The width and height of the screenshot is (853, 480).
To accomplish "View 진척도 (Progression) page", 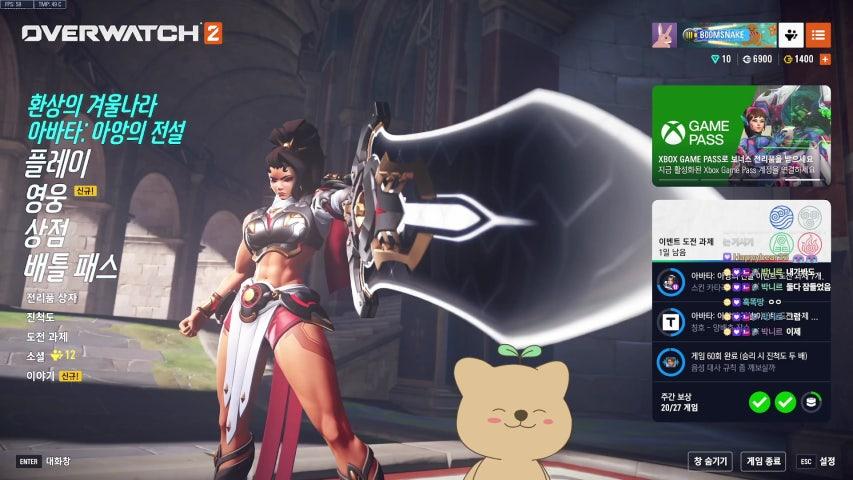I will [x=41, y=317].
